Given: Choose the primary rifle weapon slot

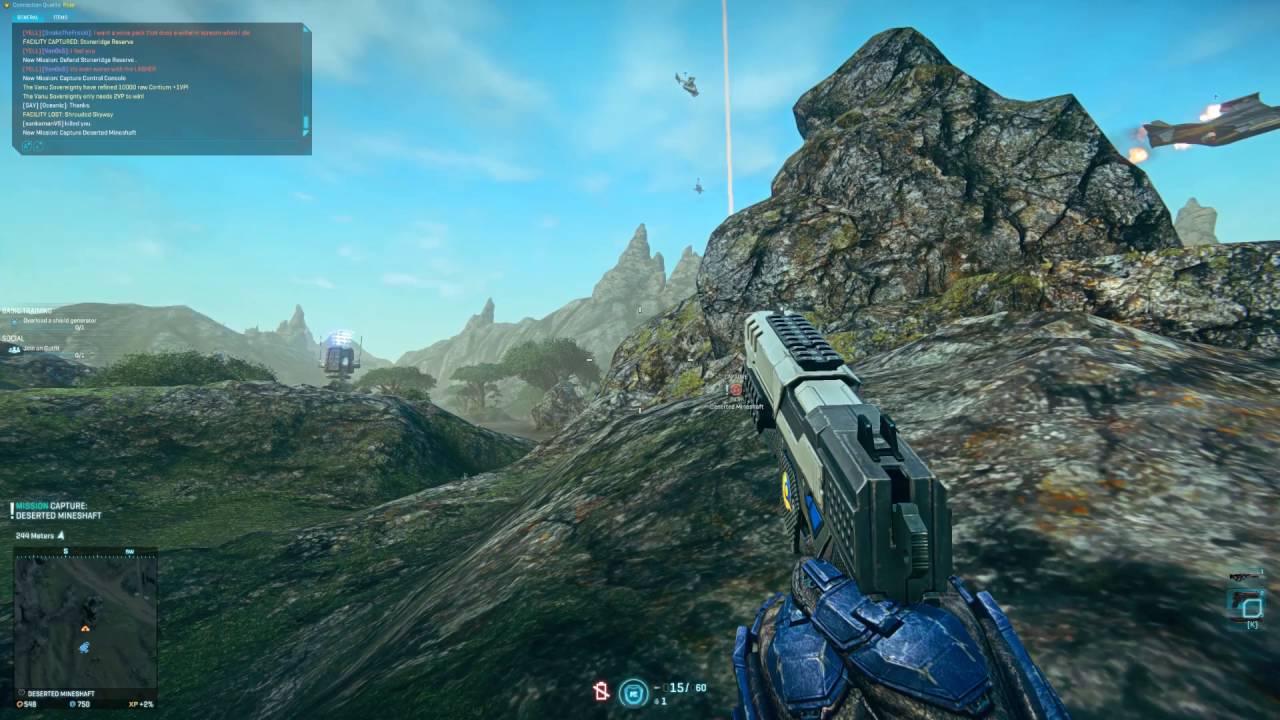Looking at the screenshot, I should coord(1244,577).
